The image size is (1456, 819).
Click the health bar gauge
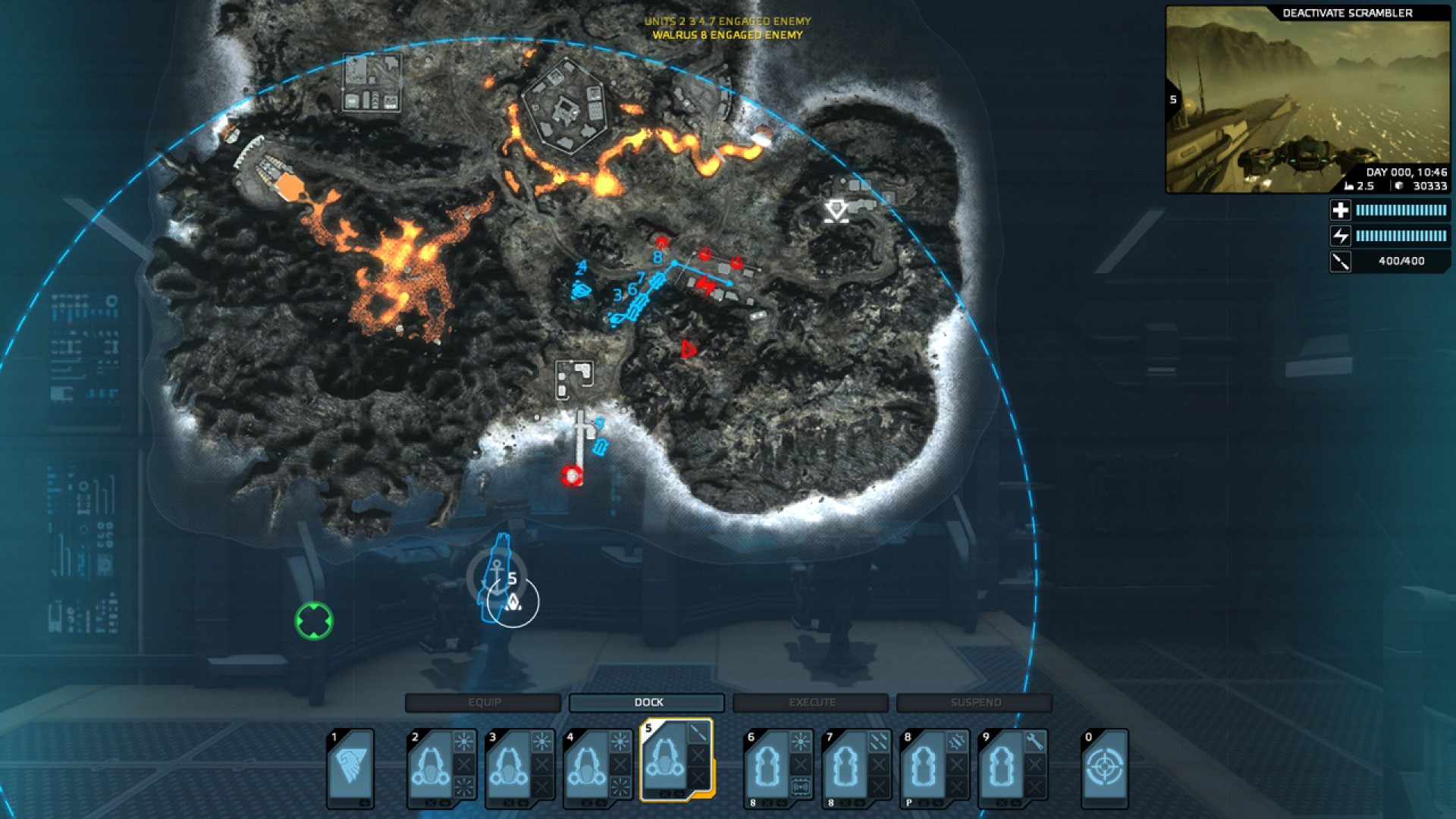tap(1399, 209)
